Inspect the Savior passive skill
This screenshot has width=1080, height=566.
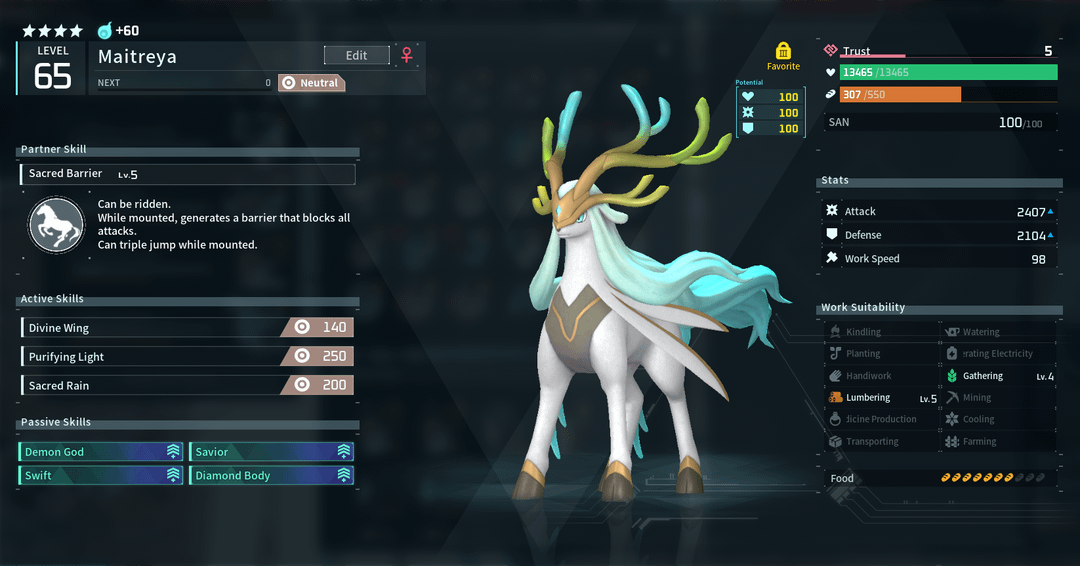click(272, 452)
